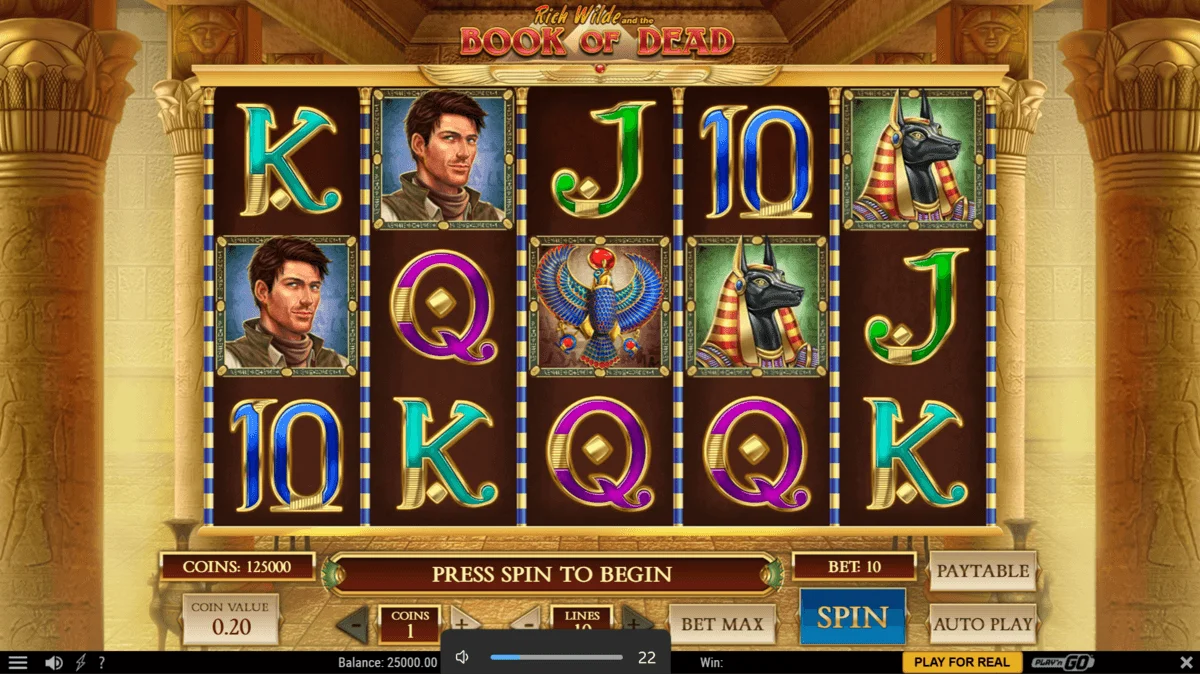Adjust the volume slider overlay

556,657
